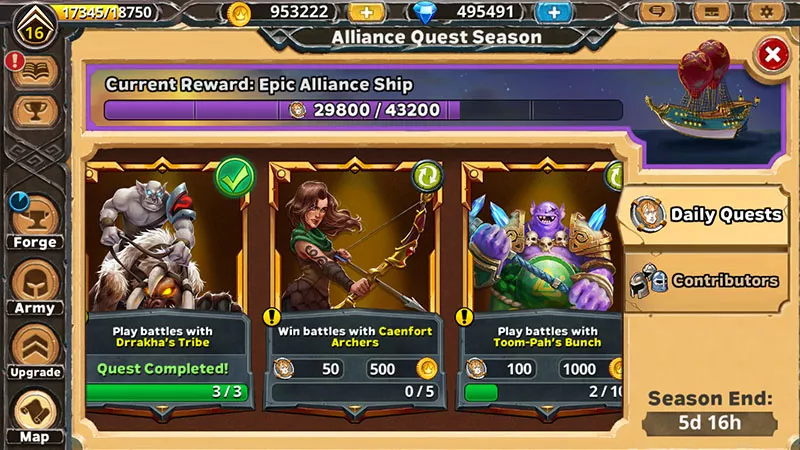Image resolution: width=800 pixels, height=450 pixels.
Task: Add more gold coins with plus button
Action: click(x=365, y=13)
